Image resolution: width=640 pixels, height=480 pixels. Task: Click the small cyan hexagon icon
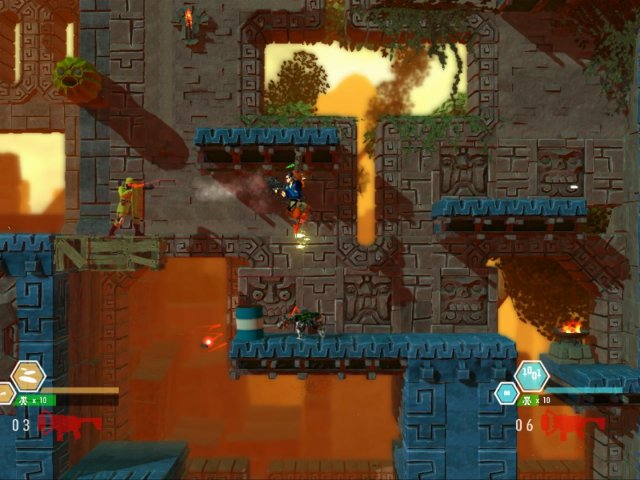(x=506, y=394)
